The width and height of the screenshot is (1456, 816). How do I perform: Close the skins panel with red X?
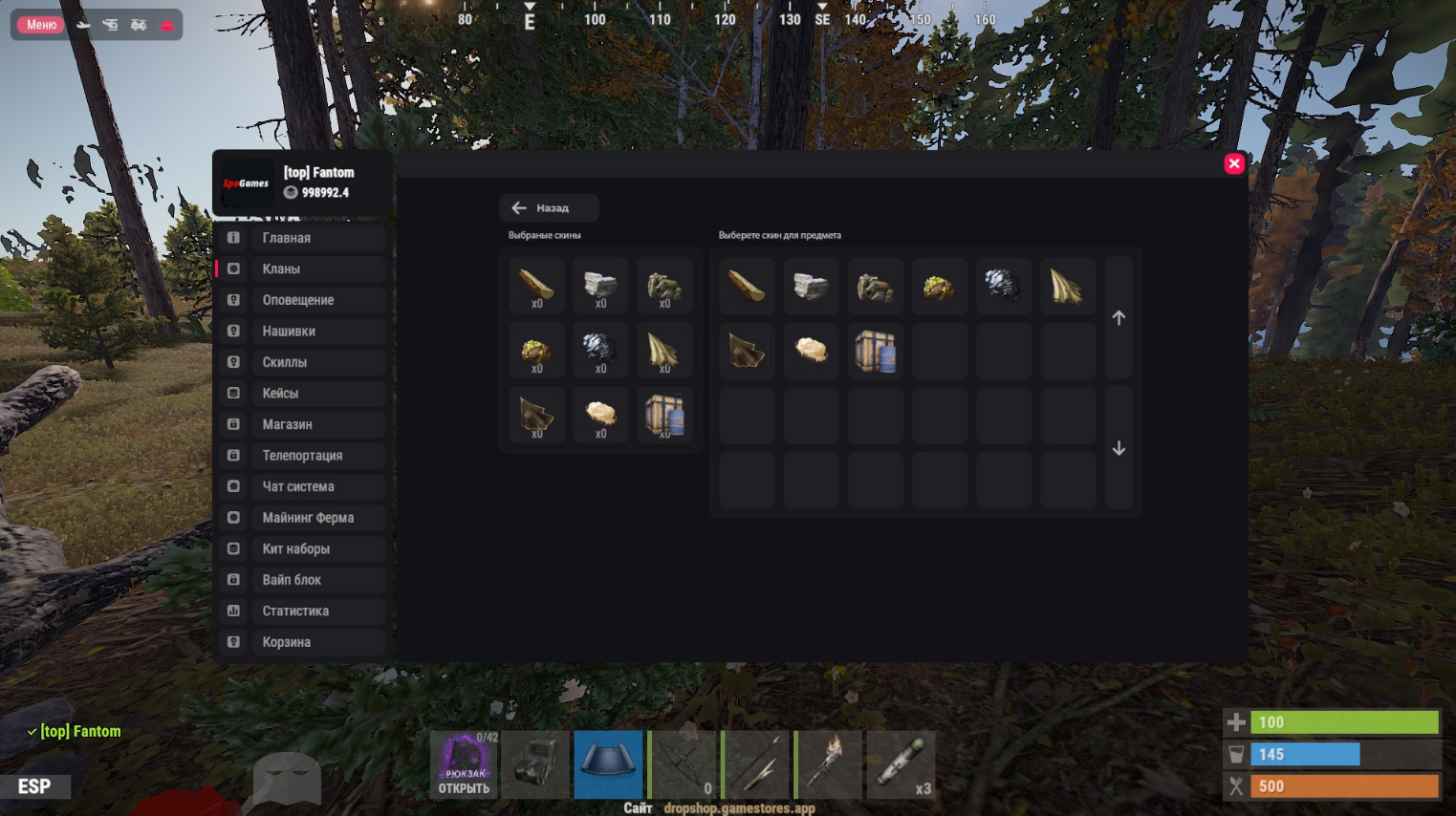tap(1233, 163)
